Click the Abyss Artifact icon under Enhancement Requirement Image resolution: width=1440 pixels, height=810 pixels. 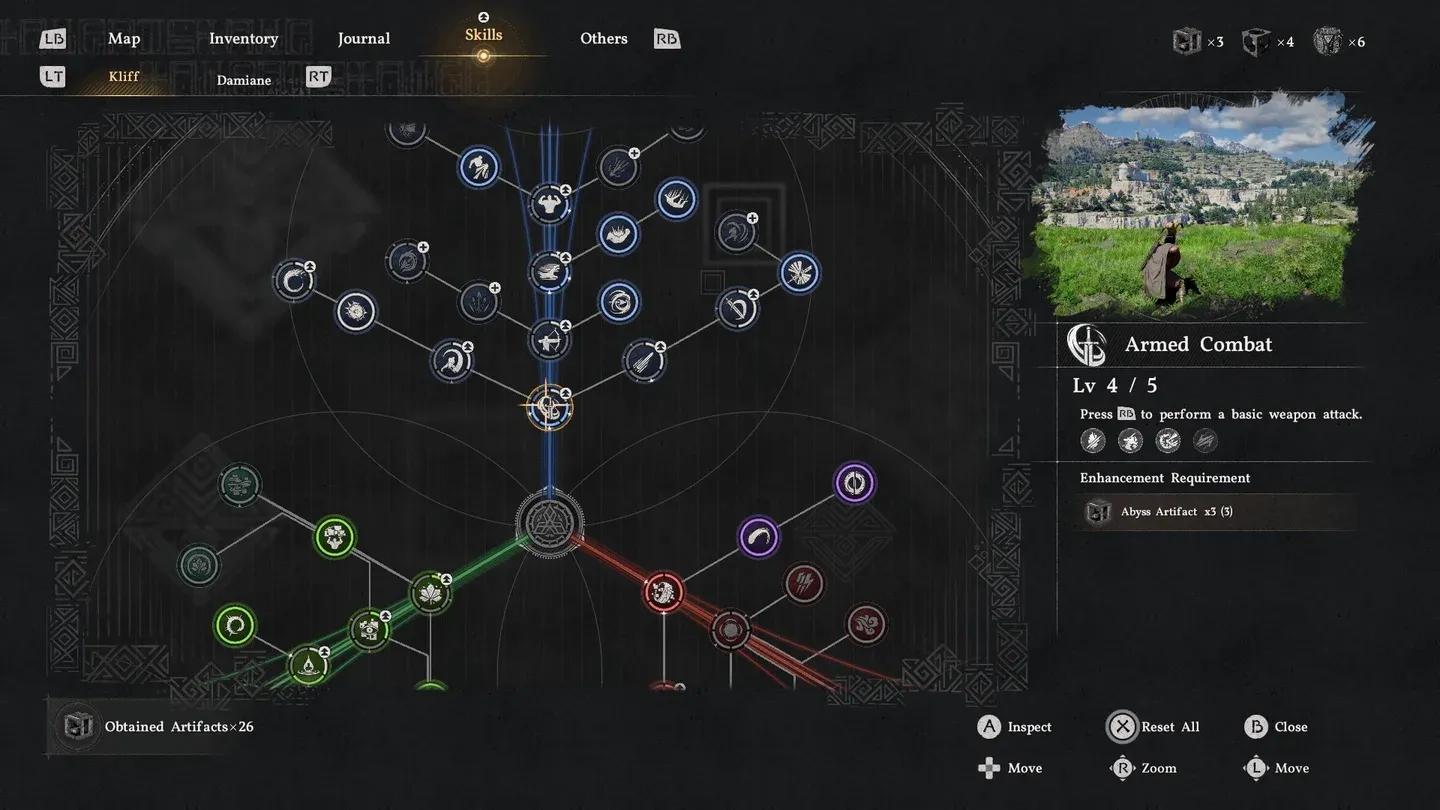pyautogui.click(x=1097, y=511)
